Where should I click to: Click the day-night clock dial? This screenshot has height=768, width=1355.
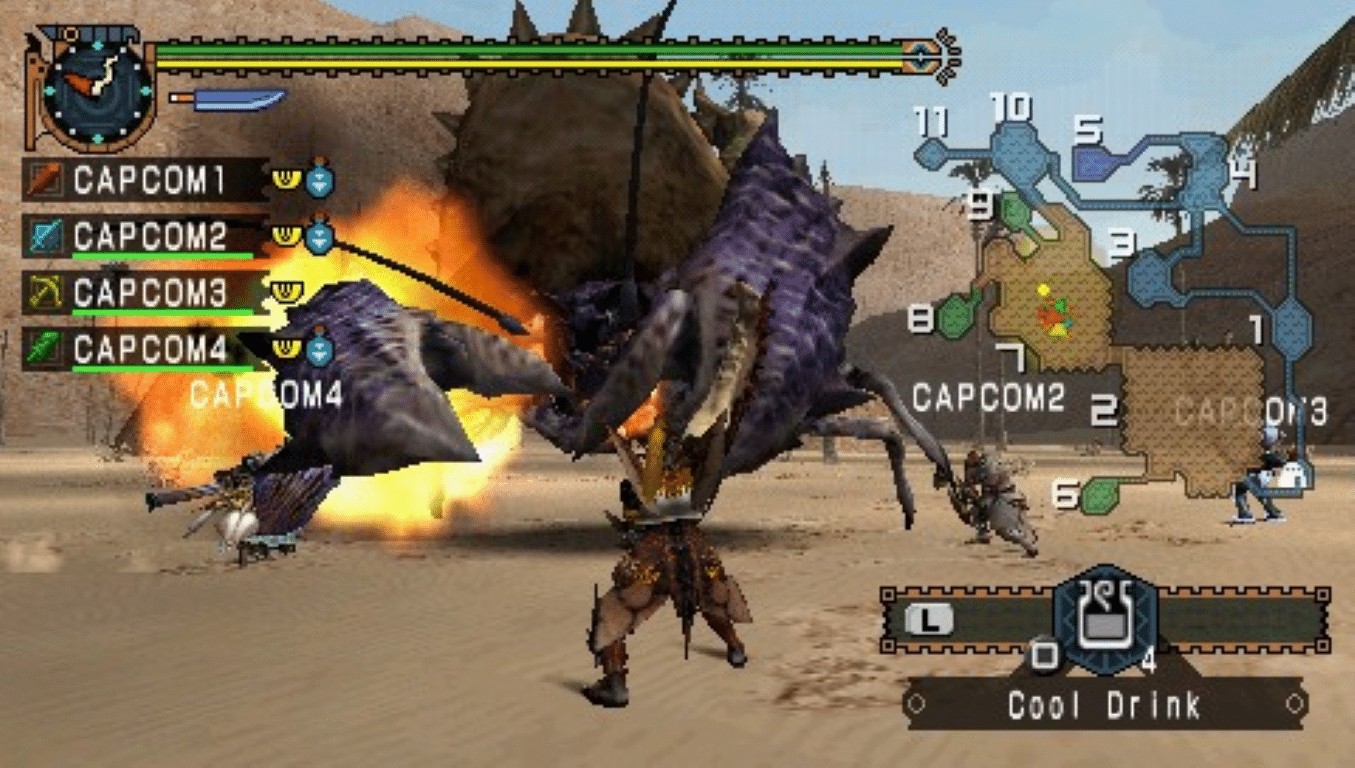98,90
